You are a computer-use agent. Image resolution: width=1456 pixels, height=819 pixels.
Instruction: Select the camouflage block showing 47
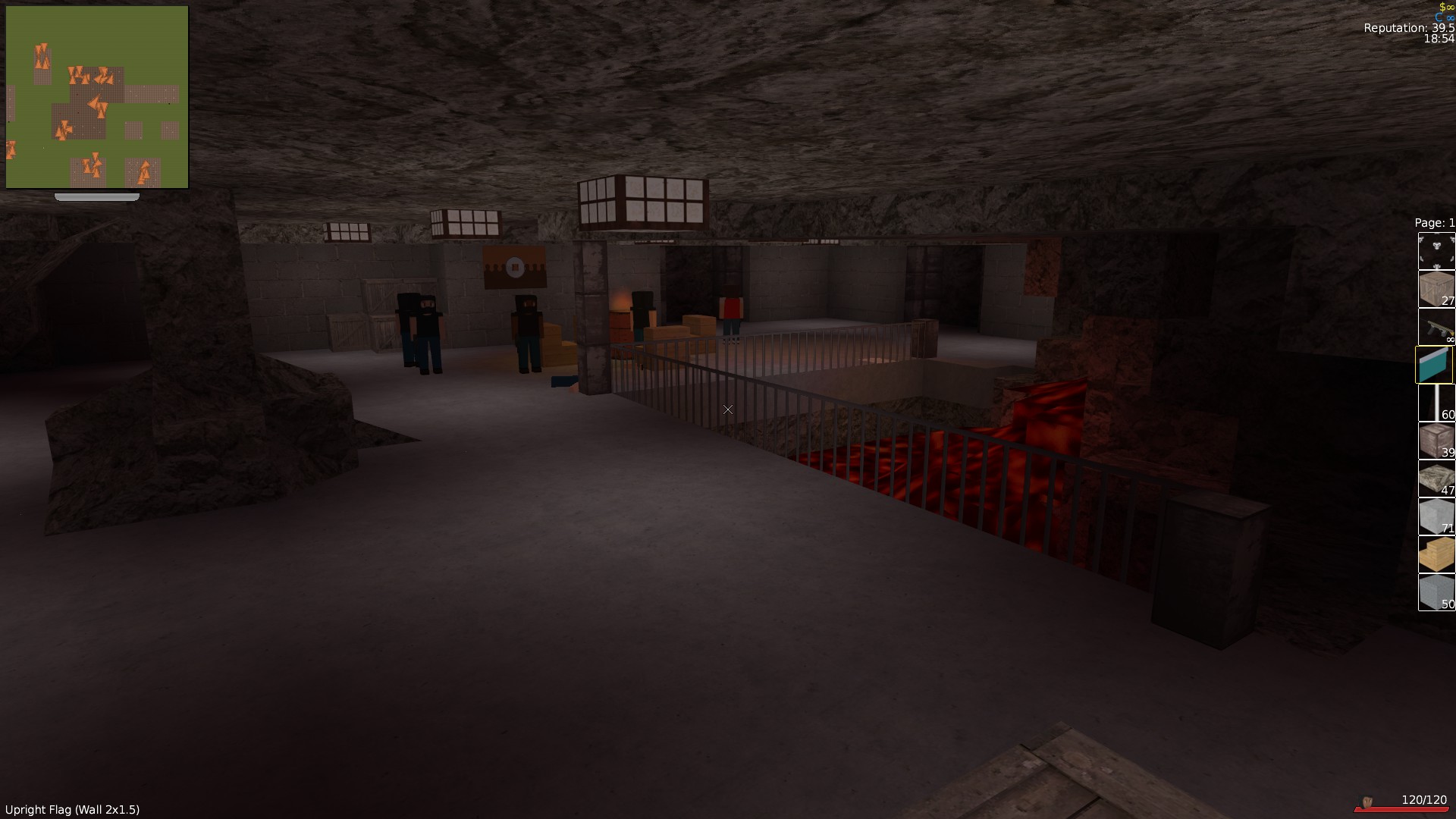click(1436, 479)
